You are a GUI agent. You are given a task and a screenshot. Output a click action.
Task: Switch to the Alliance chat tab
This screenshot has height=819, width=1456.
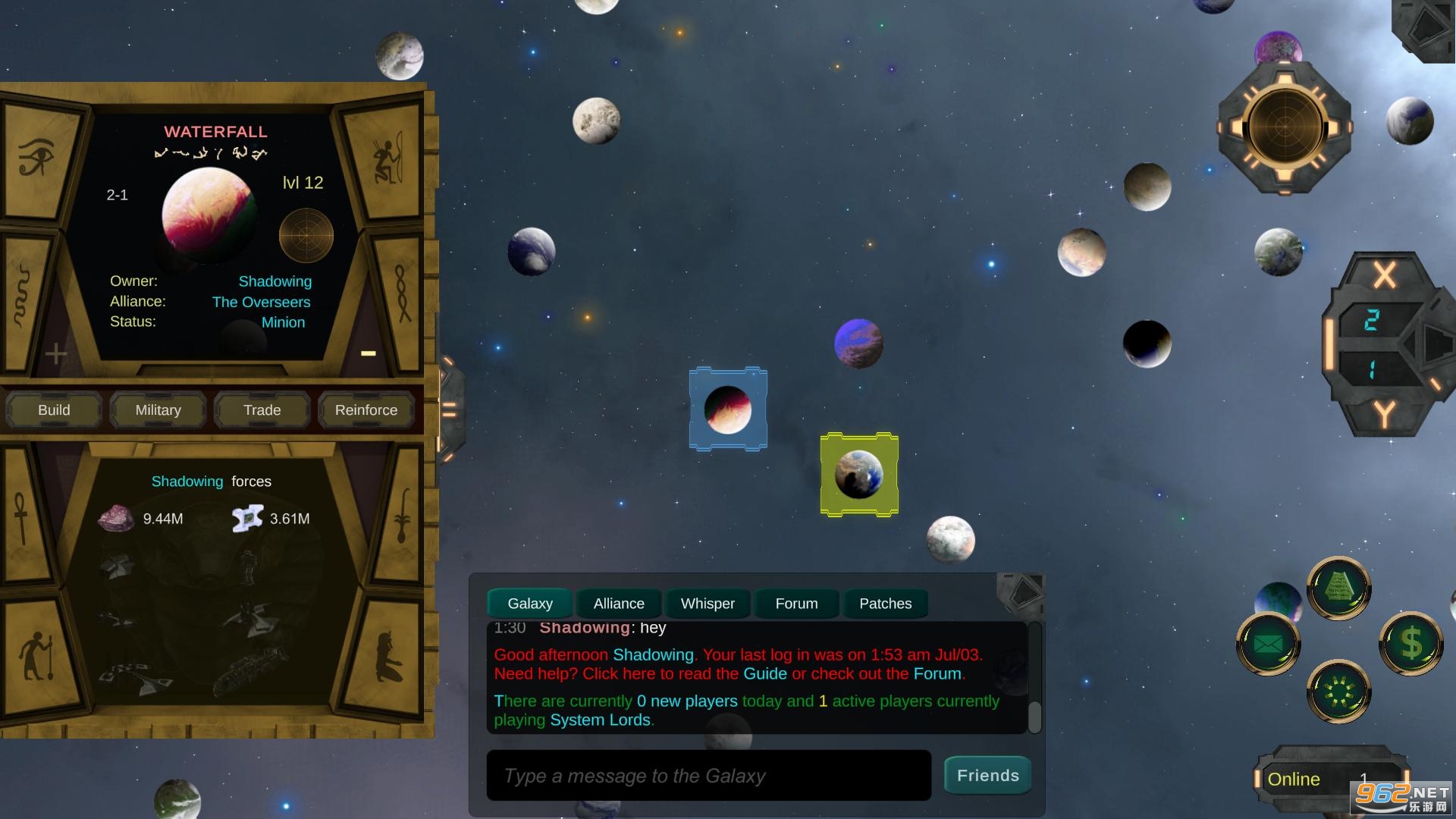619,604
